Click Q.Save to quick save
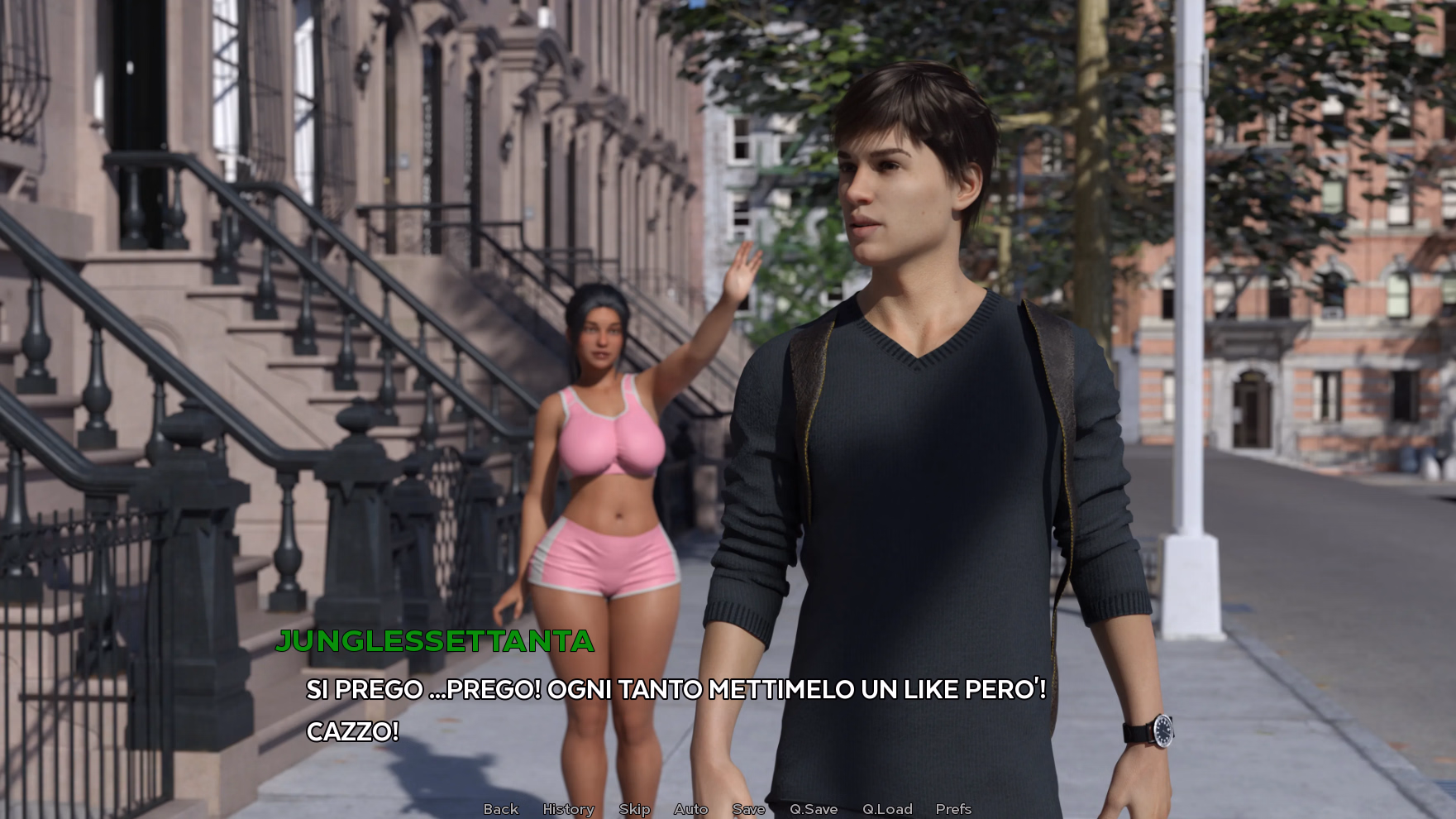The image size is (1456, 819). (814, 809)
